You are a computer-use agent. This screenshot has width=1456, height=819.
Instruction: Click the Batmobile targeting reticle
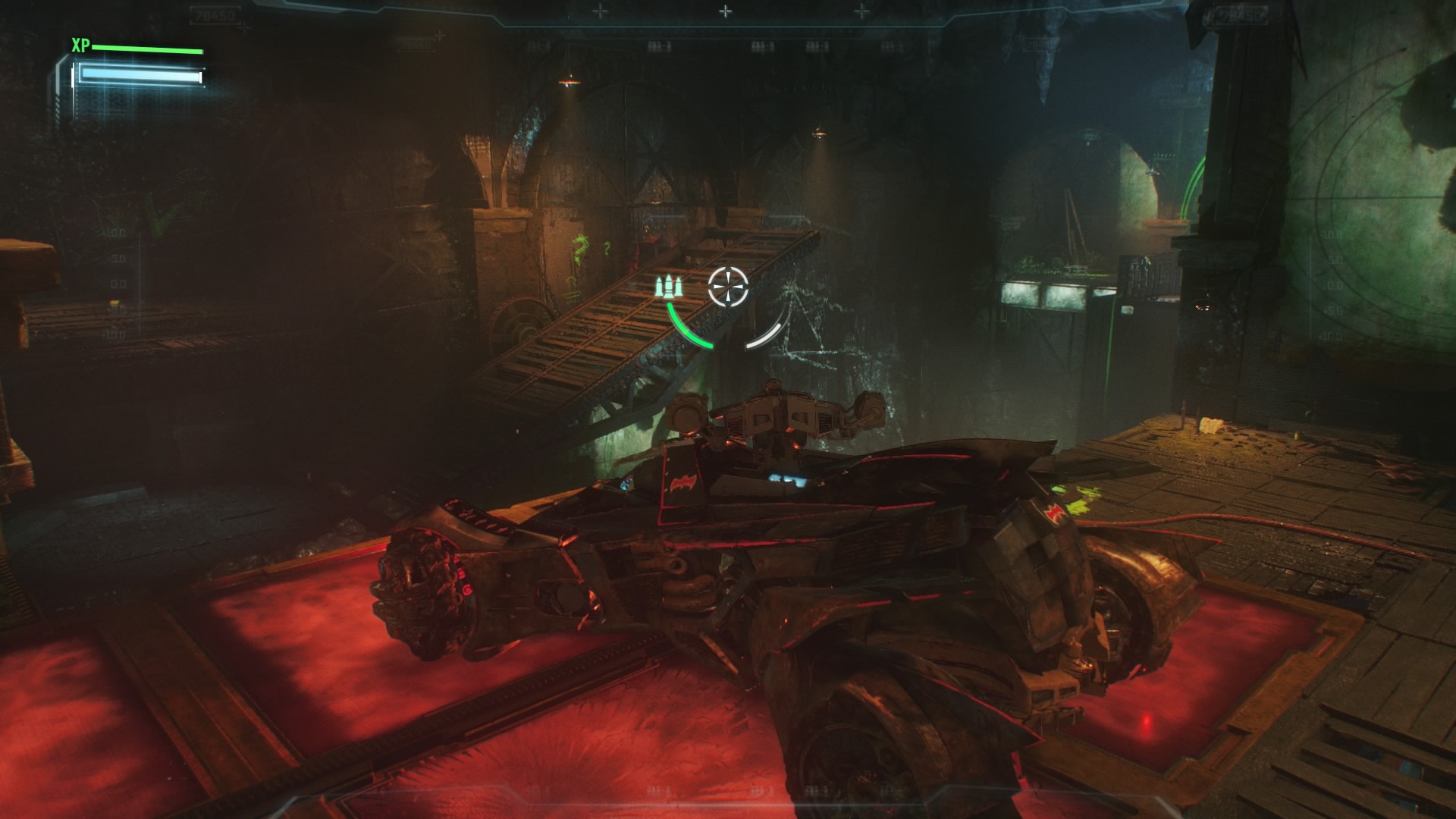pyautogui.click(x=728, y=287)
